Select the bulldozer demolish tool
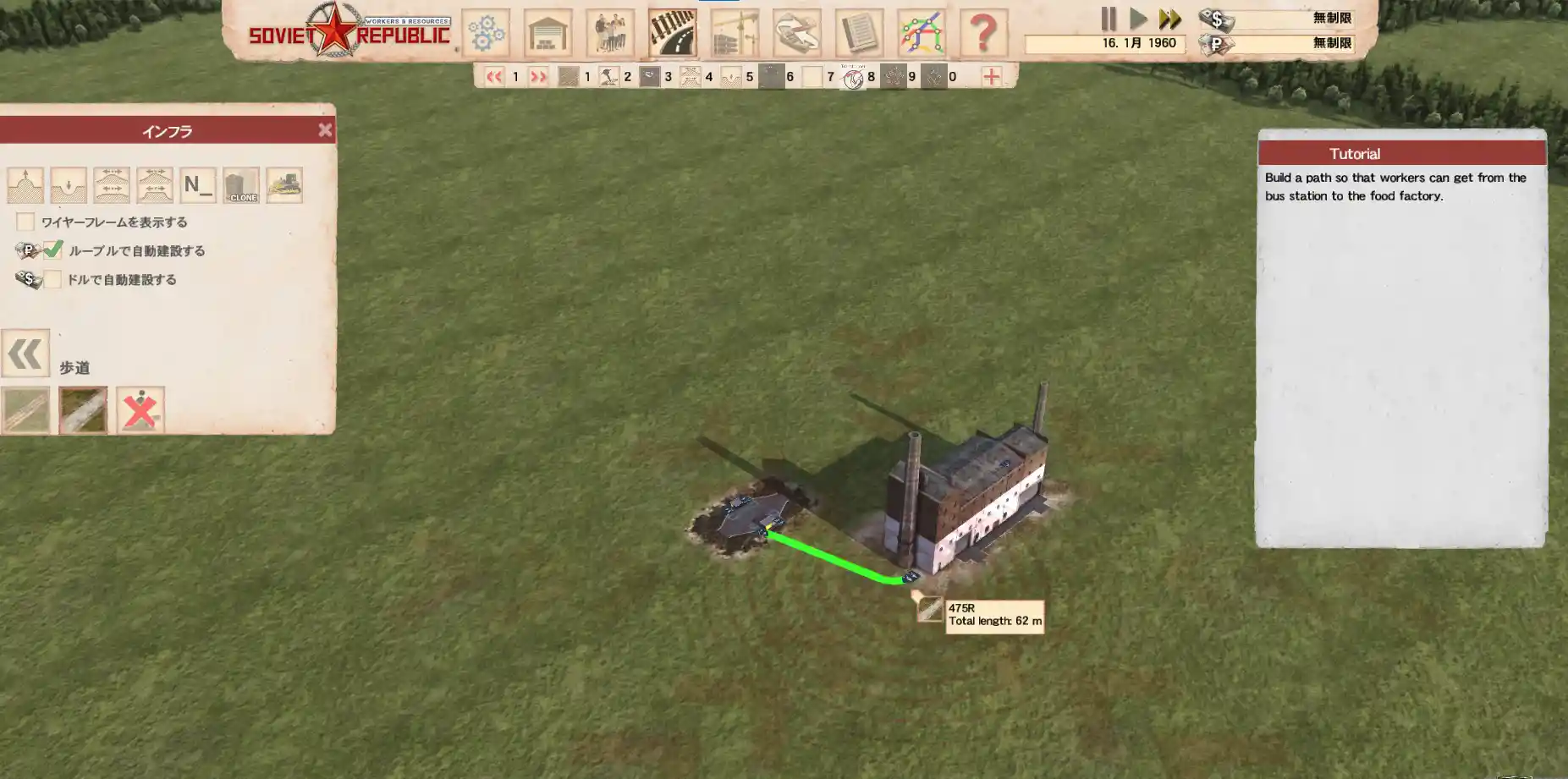1568x779 pixels. click(x=284, y=185)
